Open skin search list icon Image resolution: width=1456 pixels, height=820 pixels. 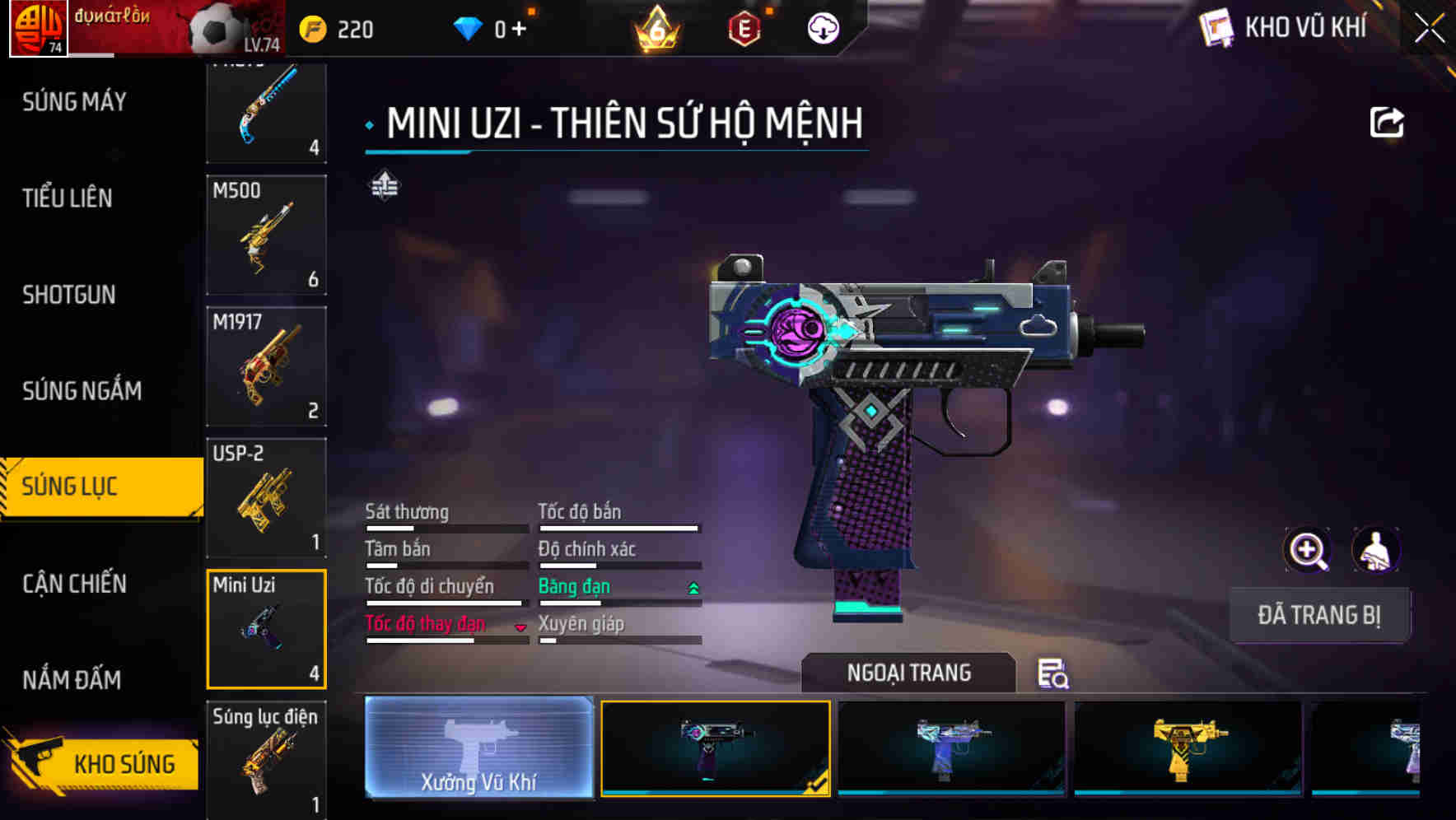1052,673
